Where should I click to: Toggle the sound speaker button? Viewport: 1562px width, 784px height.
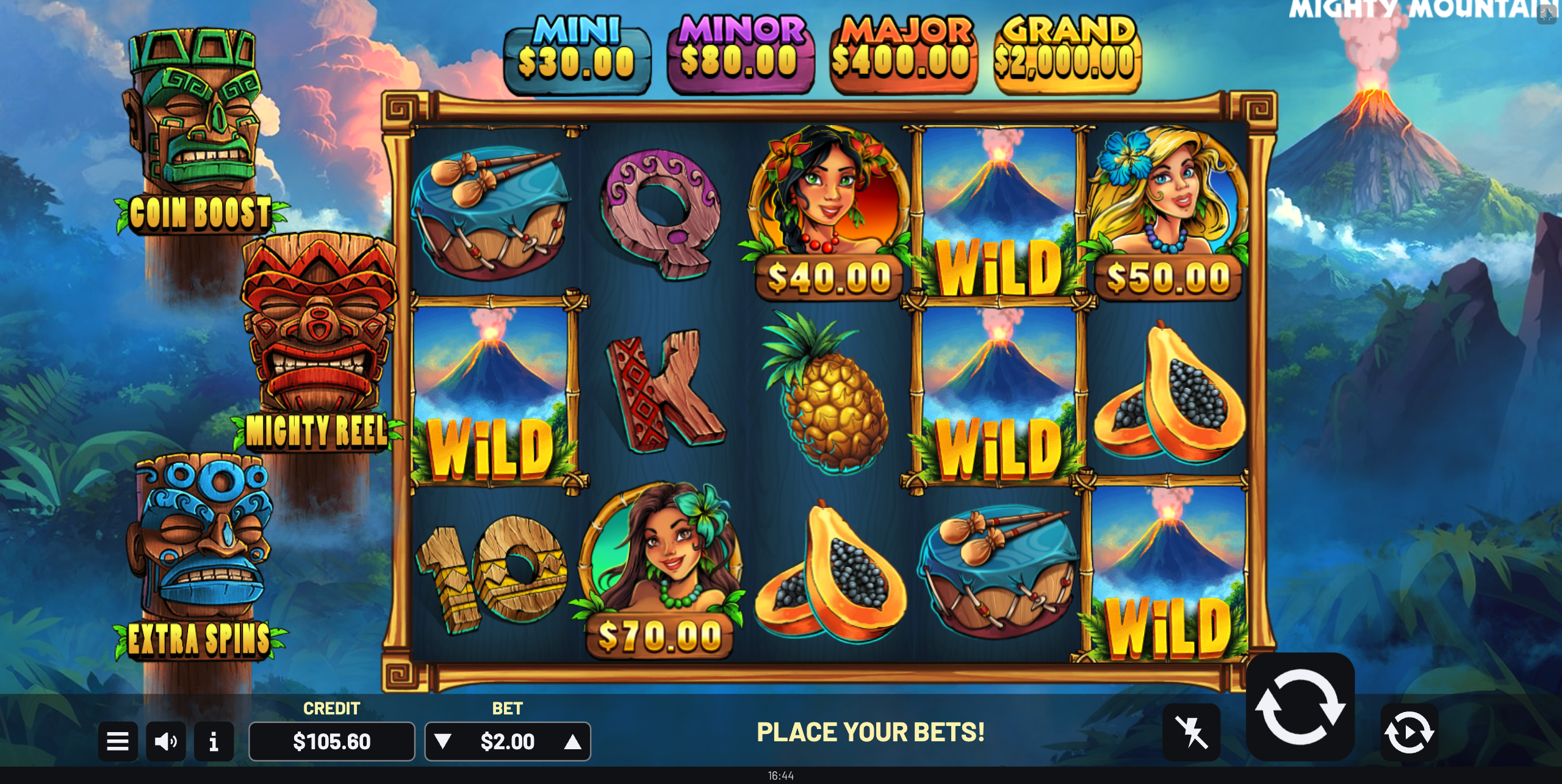pos(166,741)
